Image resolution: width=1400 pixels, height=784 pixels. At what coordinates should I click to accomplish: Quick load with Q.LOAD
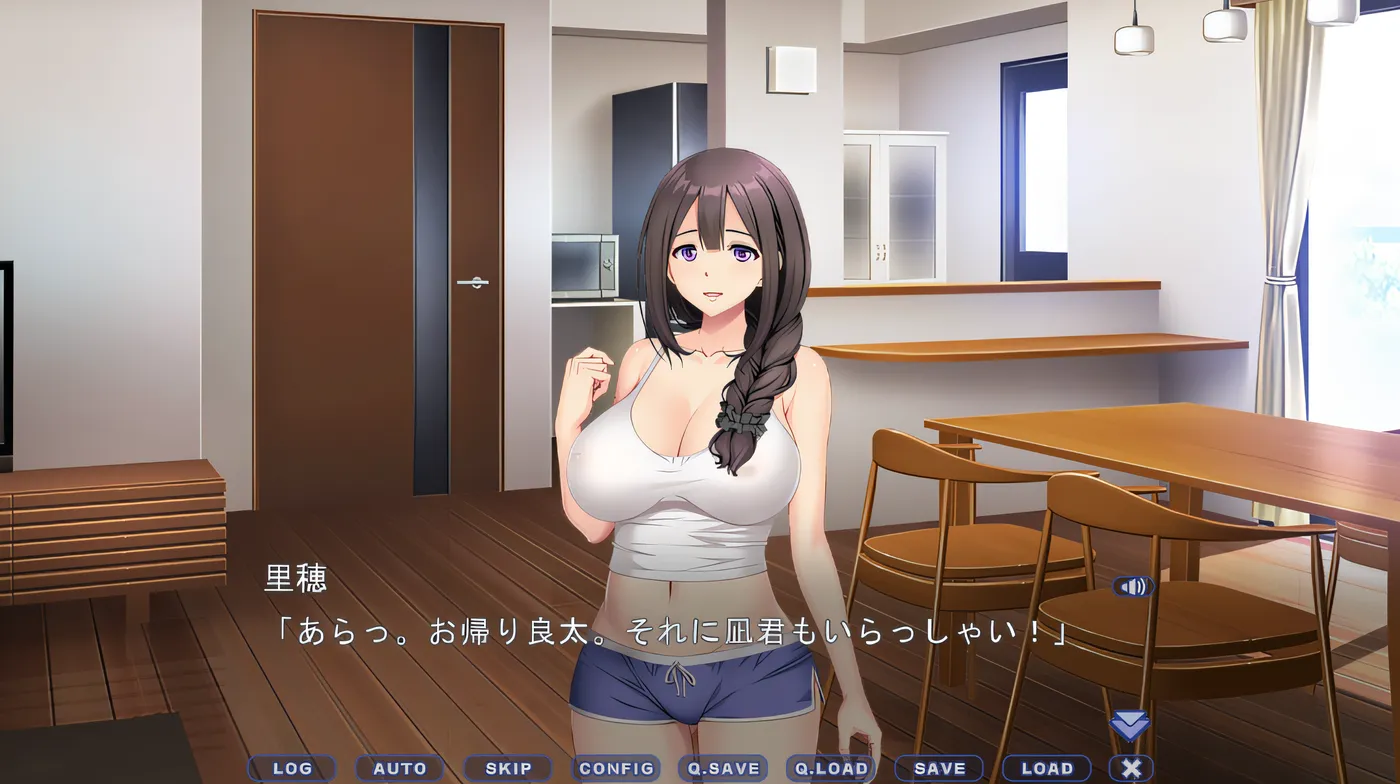(831, 769)
